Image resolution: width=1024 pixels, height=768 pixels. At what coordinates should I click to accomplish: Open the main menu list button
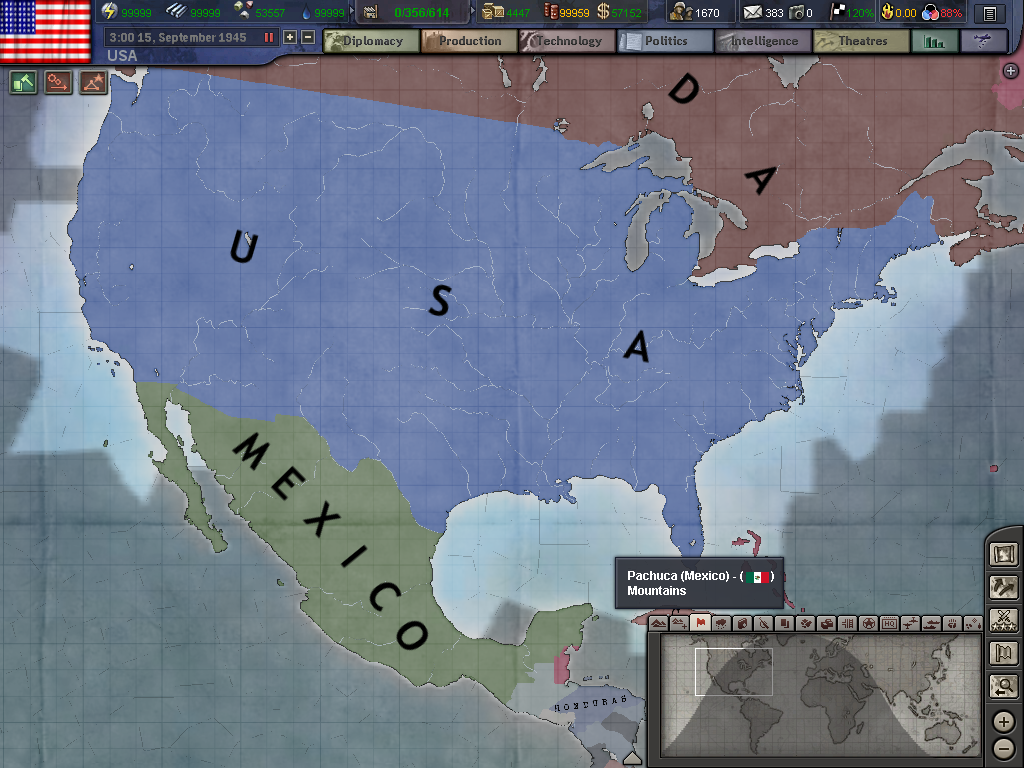(x=990, y=14)
